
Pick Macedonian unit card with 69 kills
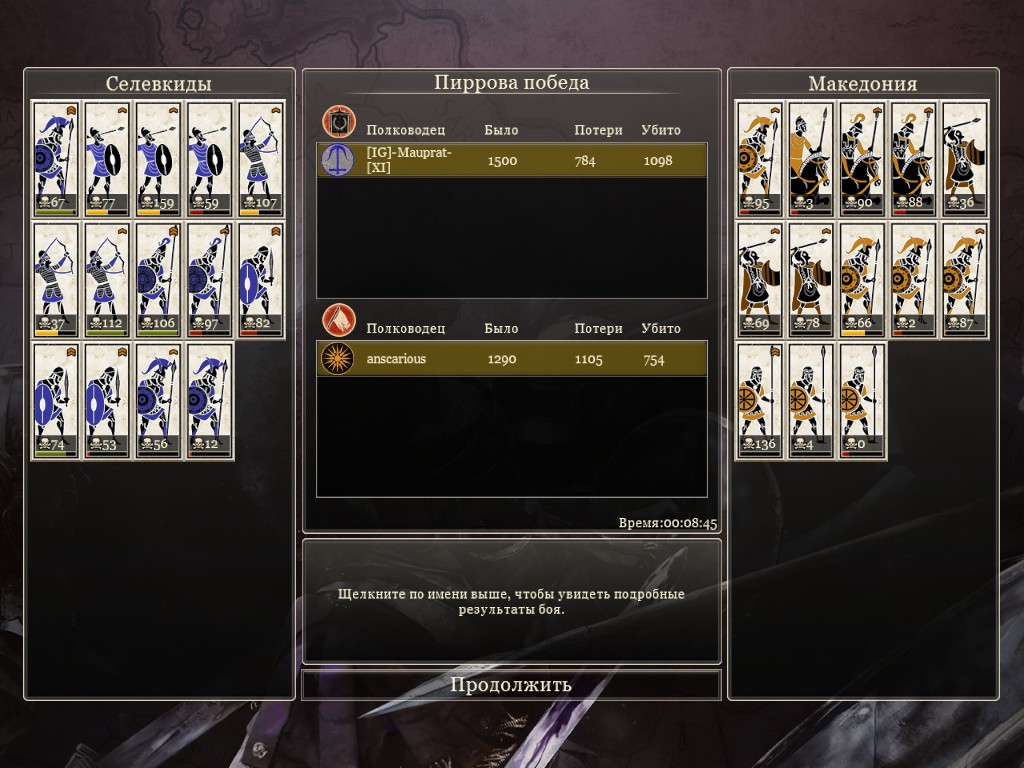761,279
